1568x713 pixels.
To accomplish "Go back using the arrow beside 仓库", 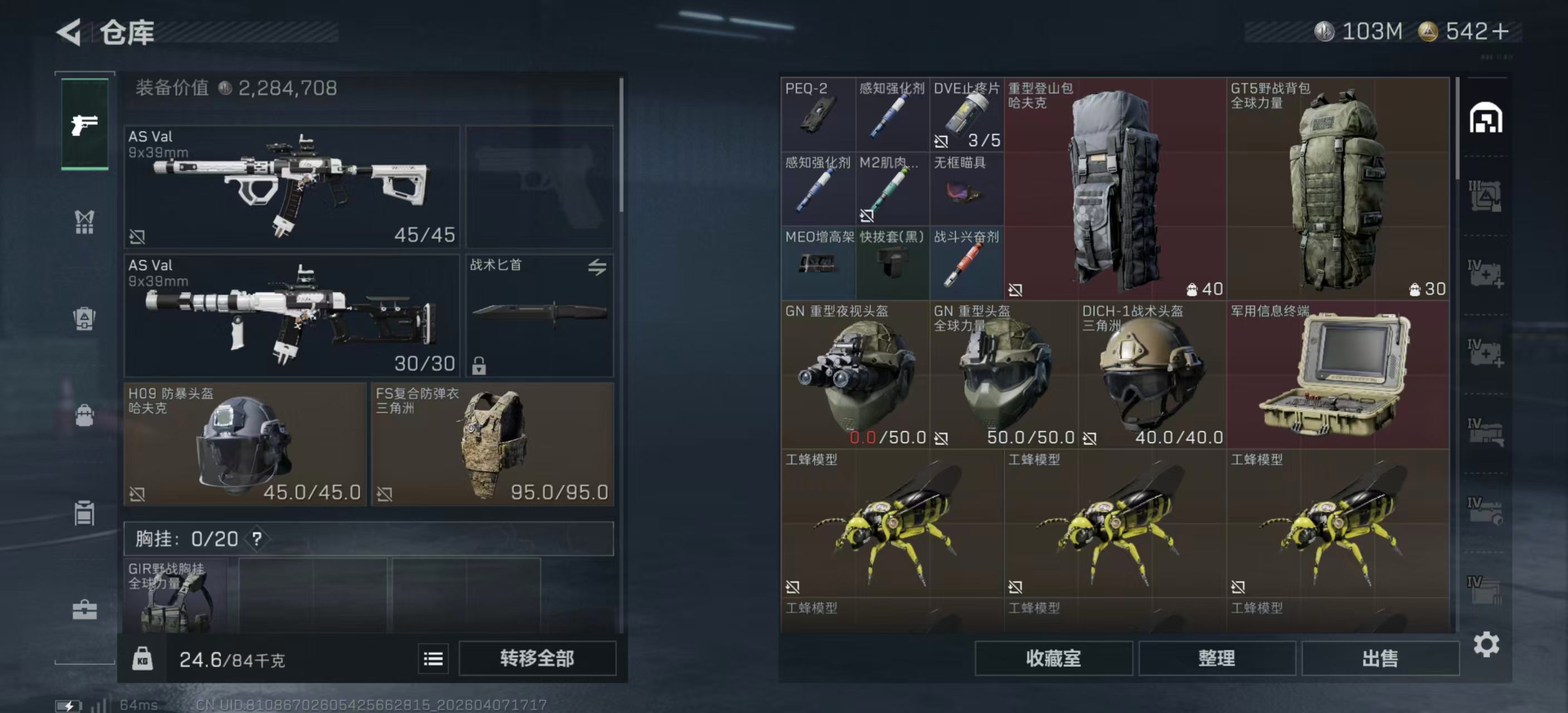I will pyautogui.click(x=70, y=32).
